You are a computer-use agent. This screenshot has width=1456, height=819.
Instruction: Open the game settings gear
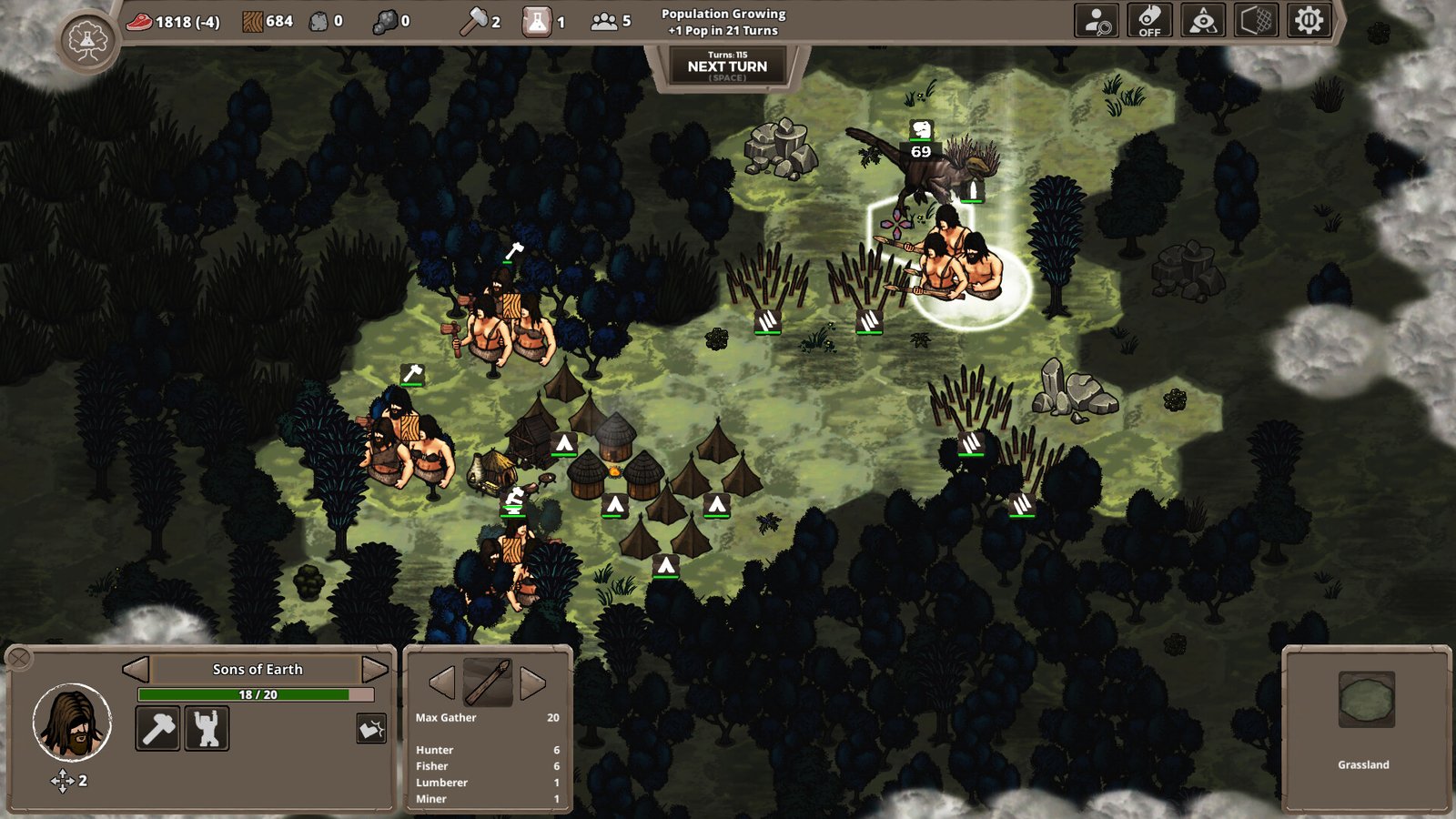pyautogui.click(x=1307, y=22)
